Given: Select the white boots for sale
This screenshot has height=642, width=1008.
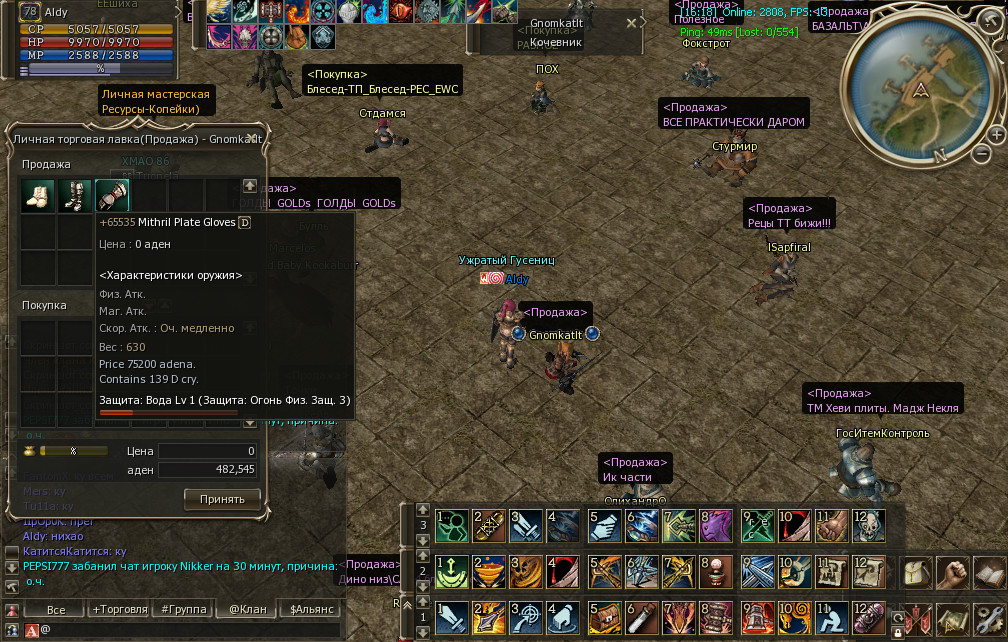Looking at the screenshot, I should tap(38, 195).
